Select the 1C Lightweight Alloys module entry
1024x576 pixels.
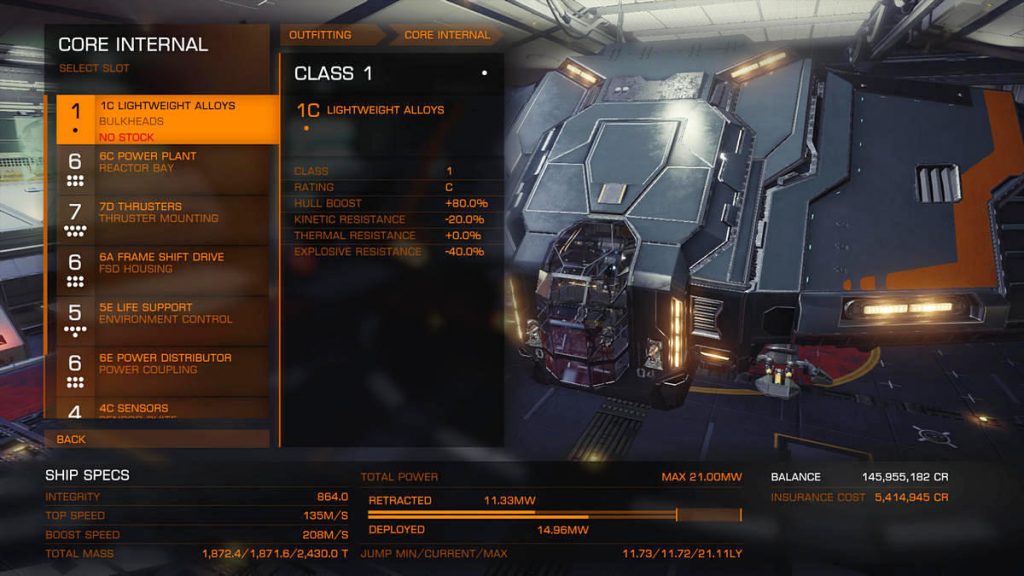(x=385, y=110)
